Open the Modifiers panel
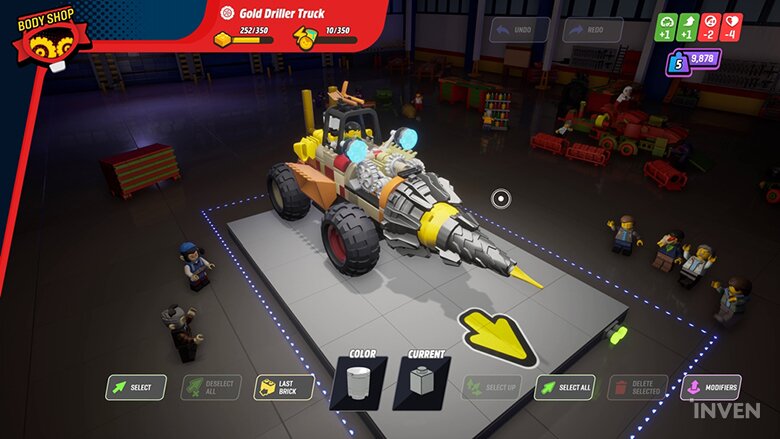Screen dimensions: 780x439 [x=711, y=387]
